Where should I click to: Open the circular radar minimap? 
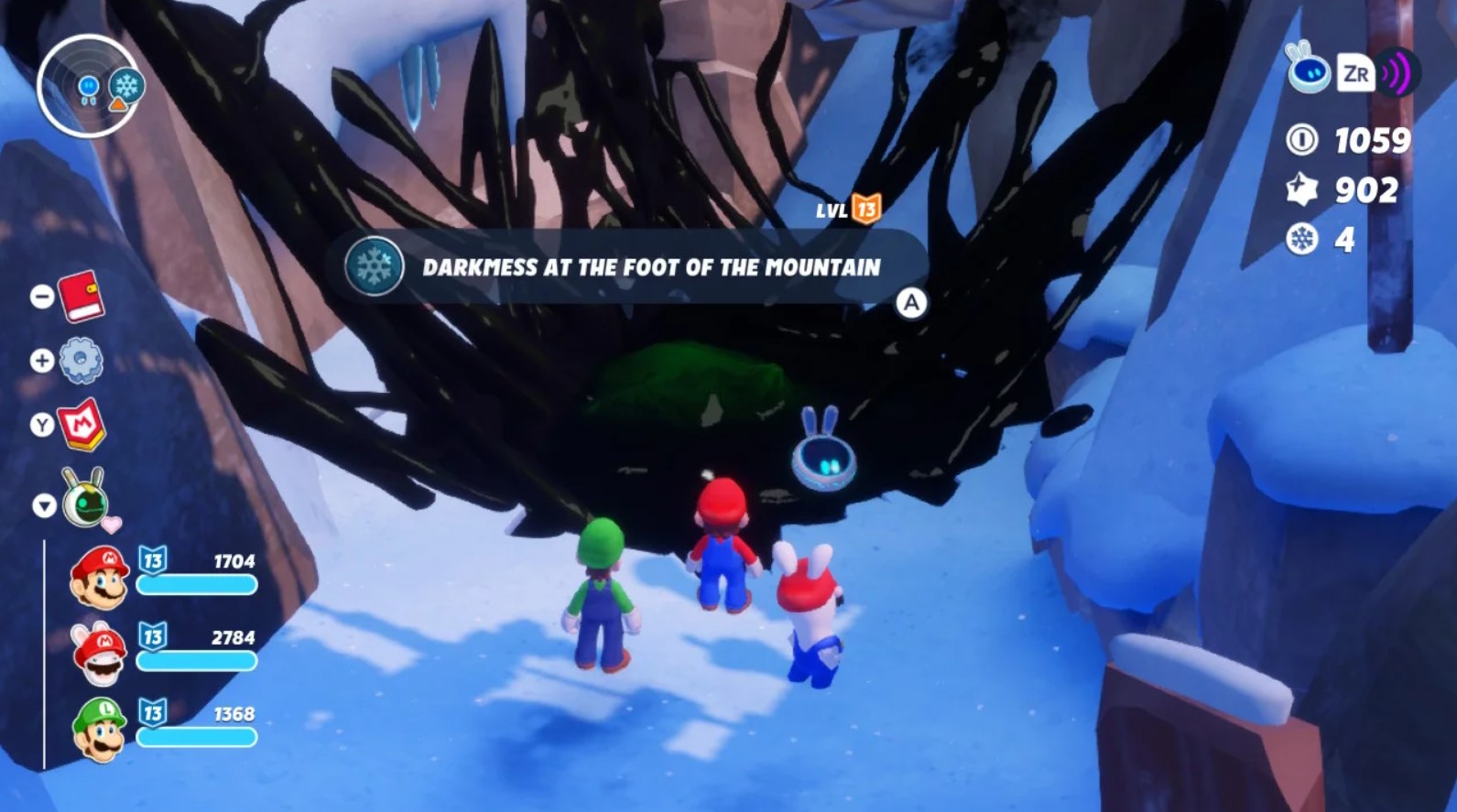pyautogui.click(x=87, y=87)
